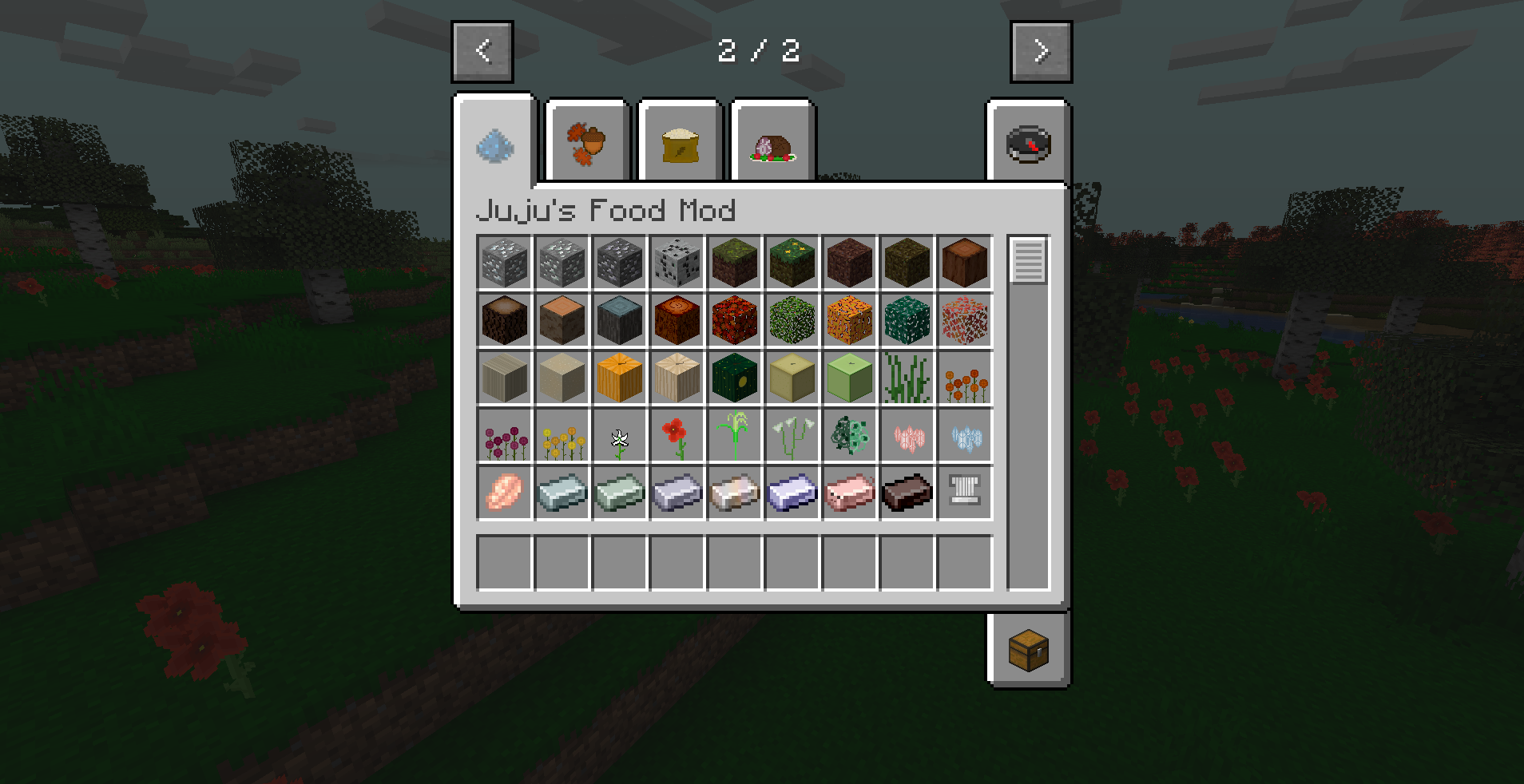Advance pages using the right arrow button
This screenshot has height=784, width=1524.
pos(1041,50)
